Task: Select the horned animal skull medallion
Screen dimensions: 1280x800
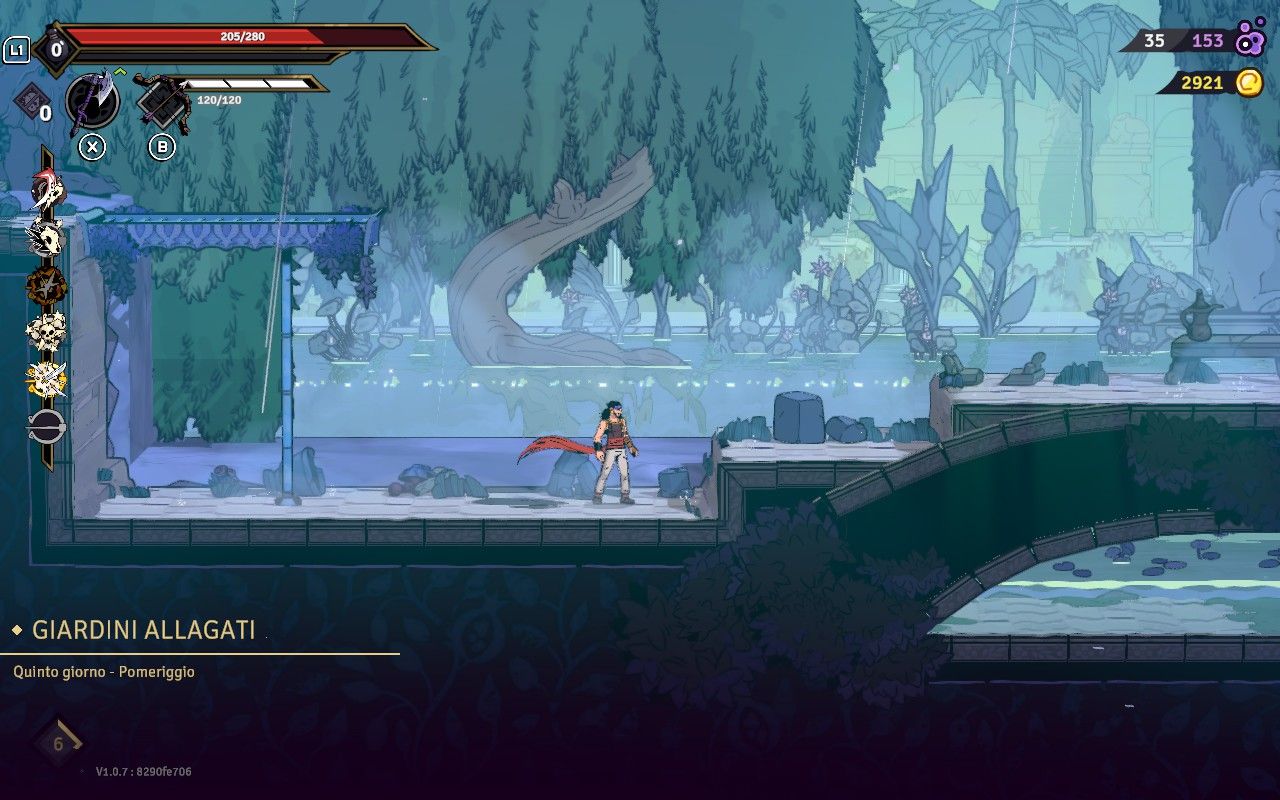Action: tap(45, 237)
